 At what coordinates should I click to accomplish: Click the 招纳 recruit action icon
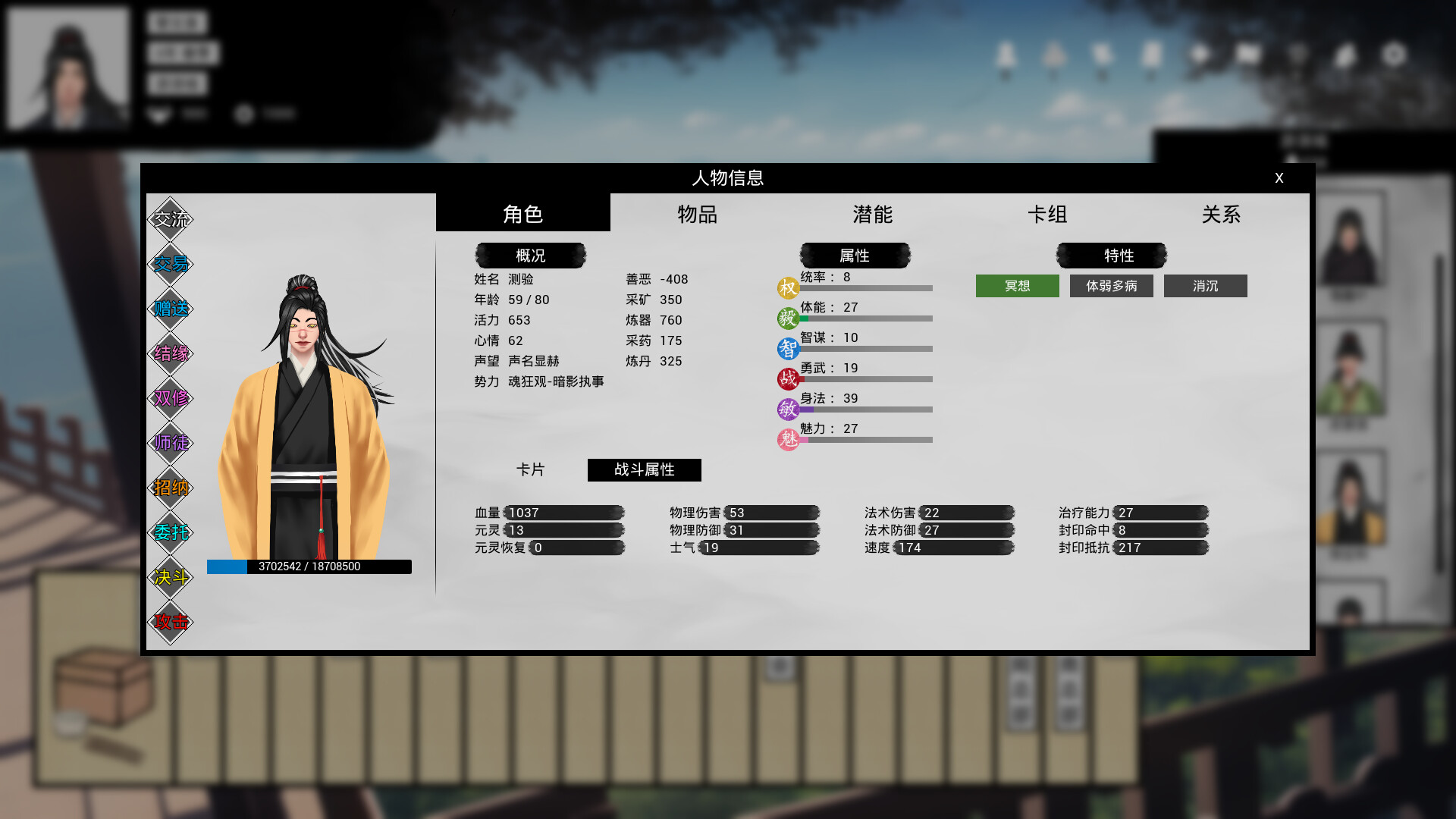pos(171,488)
